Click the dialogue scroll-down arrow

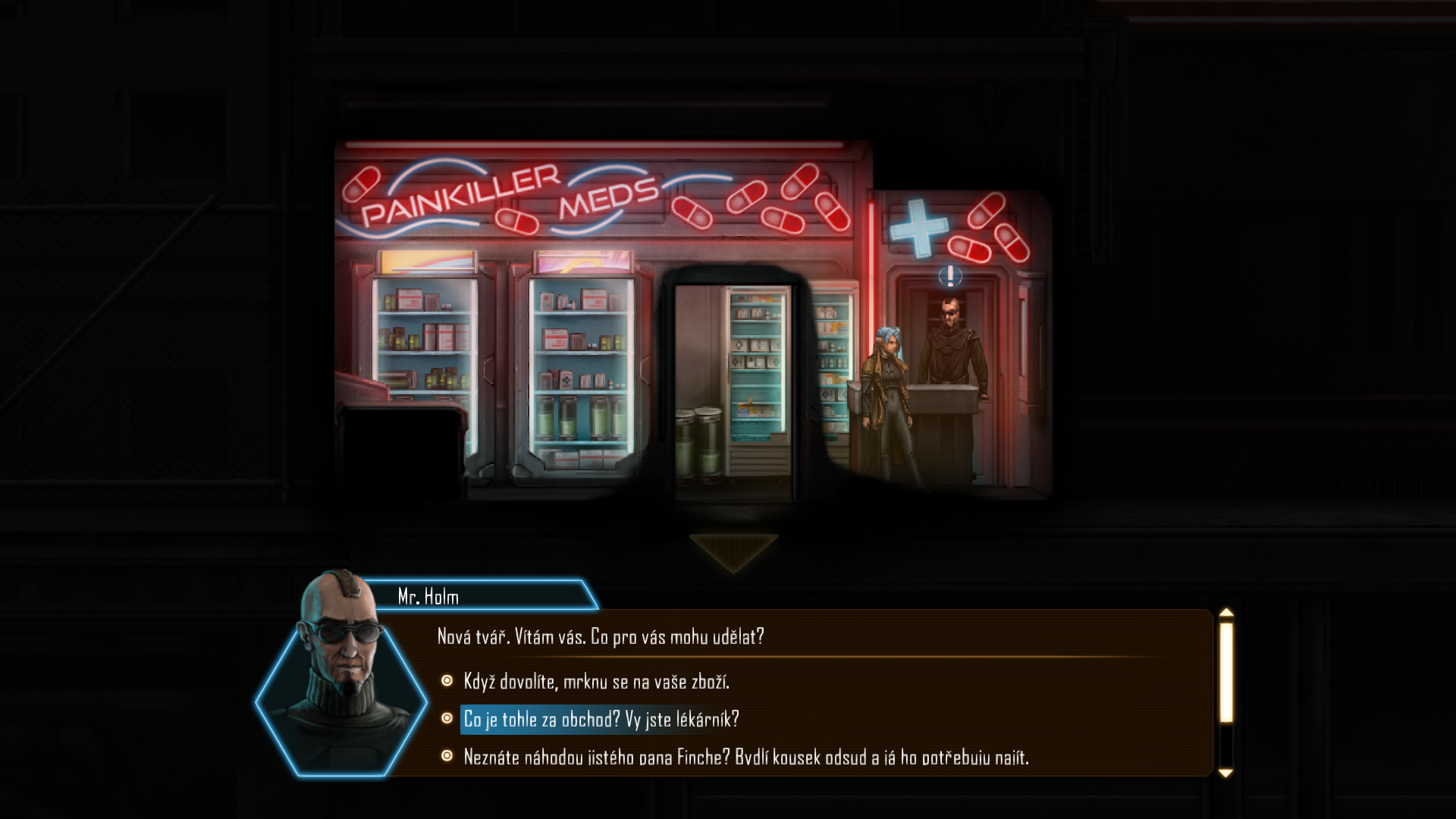1225,773
